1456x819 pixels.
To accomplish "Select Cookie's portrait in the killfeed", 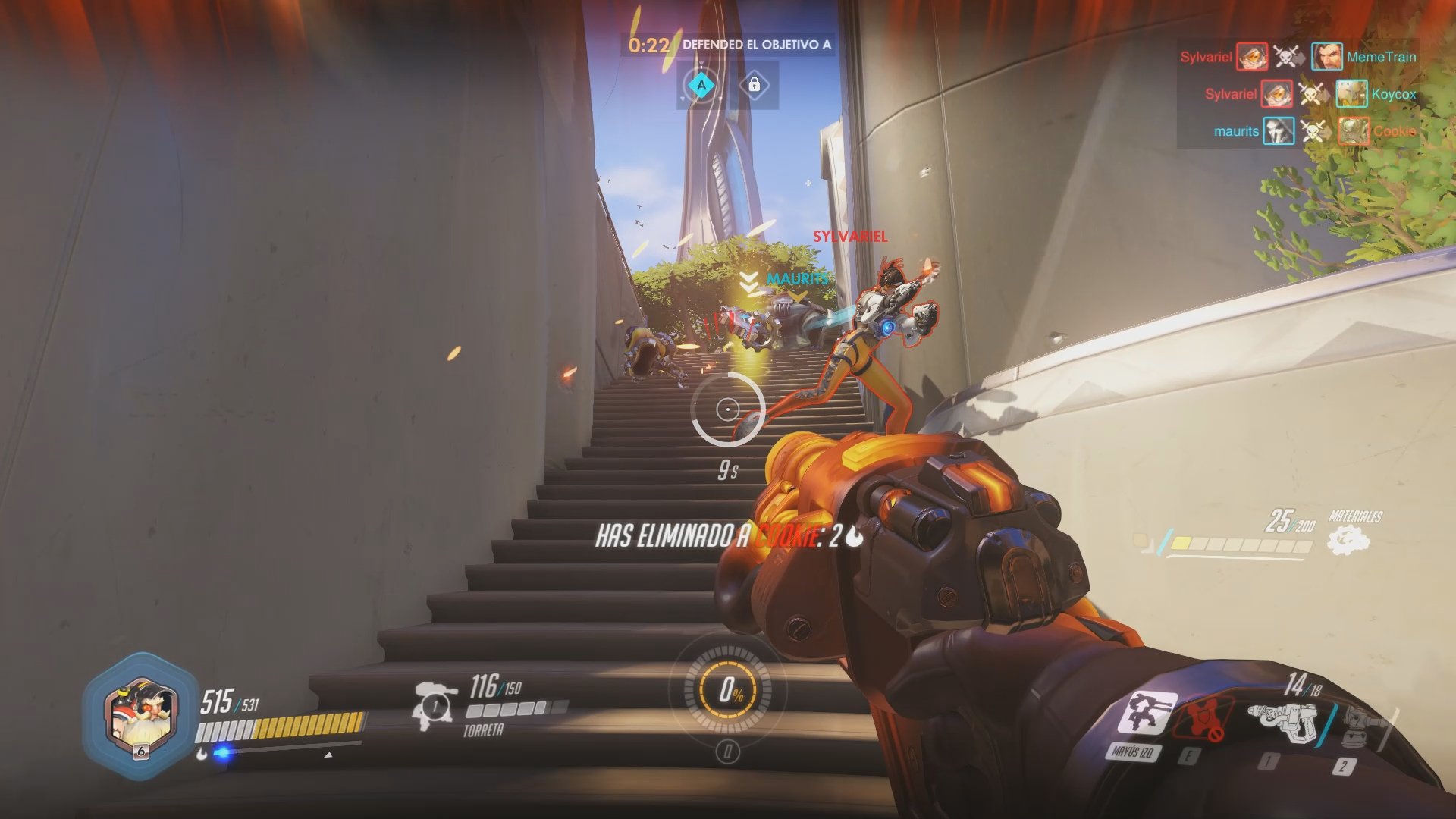I will point(1353,130).
